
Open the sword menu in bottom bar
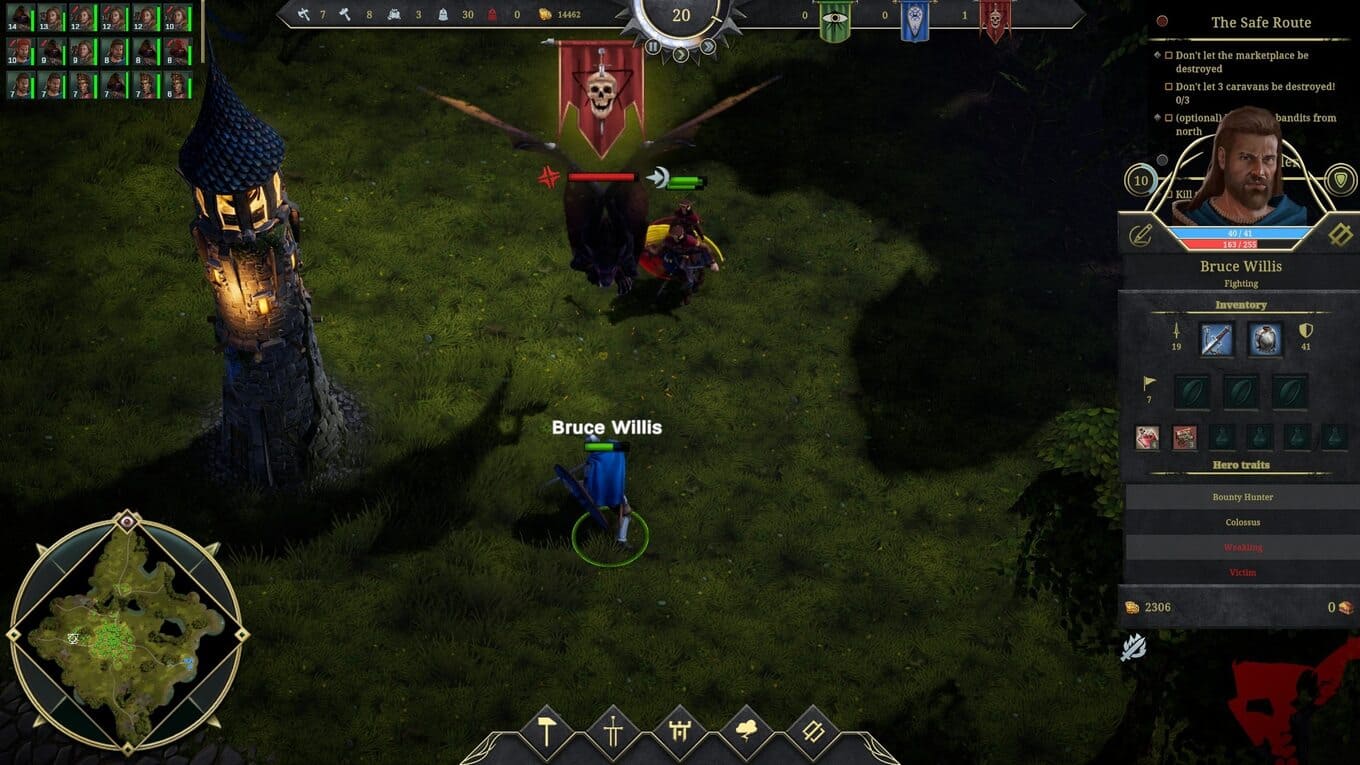[x=613, y=732]
